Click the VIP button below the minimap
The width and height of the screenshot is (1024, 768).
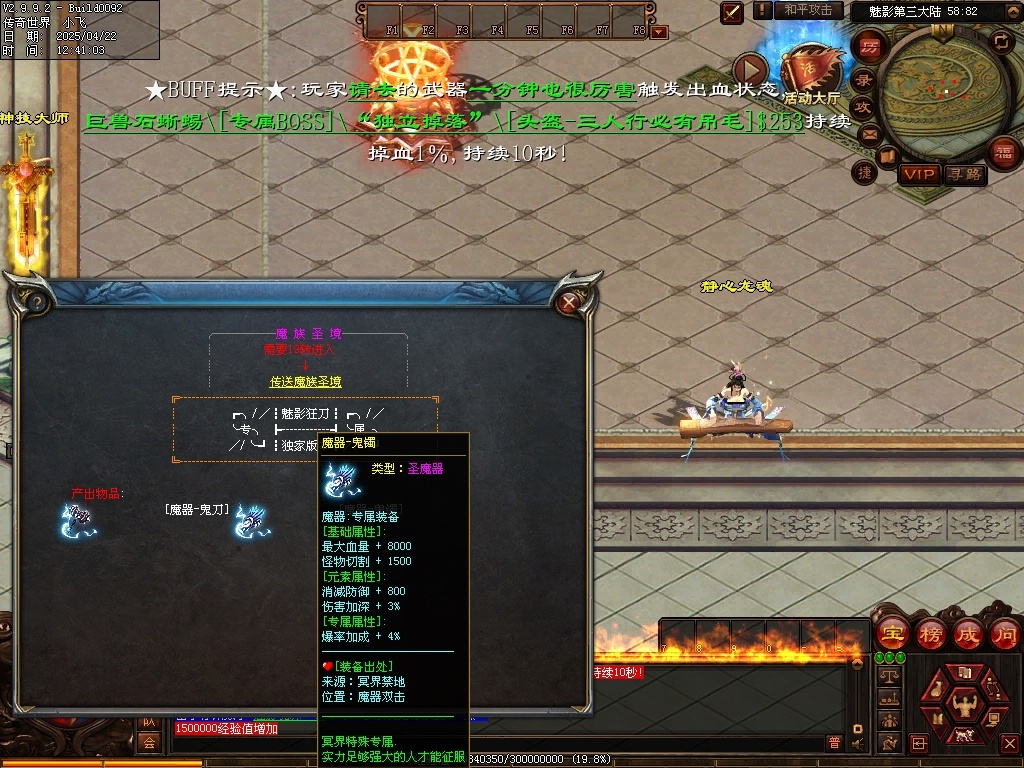point(919,175)
